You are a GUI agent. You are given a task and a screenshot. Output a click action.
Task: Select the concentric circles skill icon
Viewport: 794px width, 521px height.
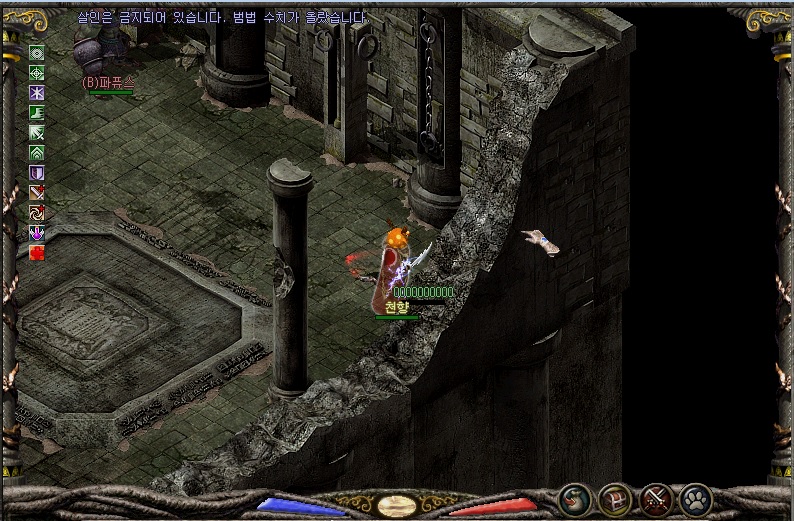(x=37, y=53)
